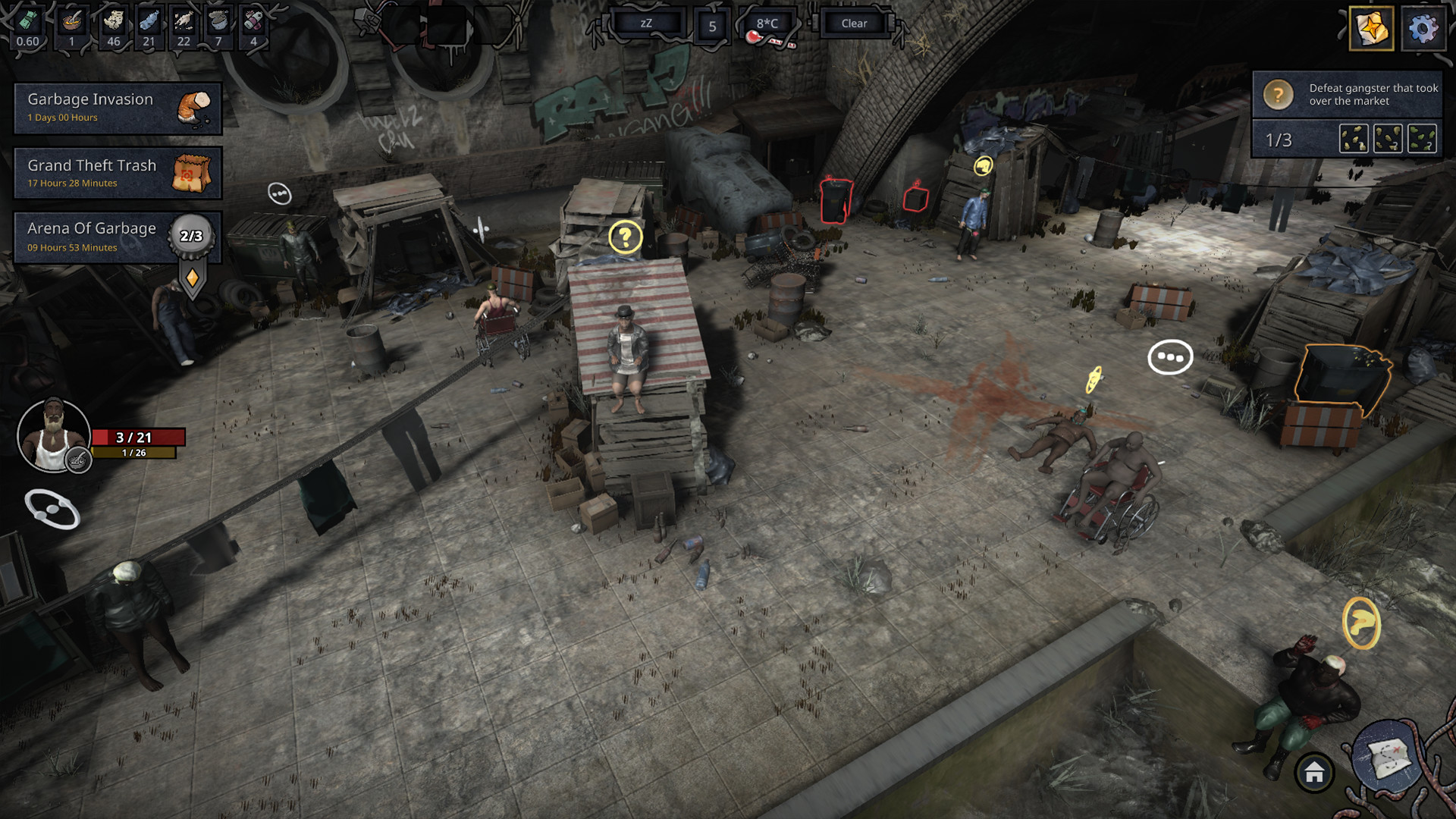Click the golden star achievements icon

pyautogui.click(x=1370, y=30)
